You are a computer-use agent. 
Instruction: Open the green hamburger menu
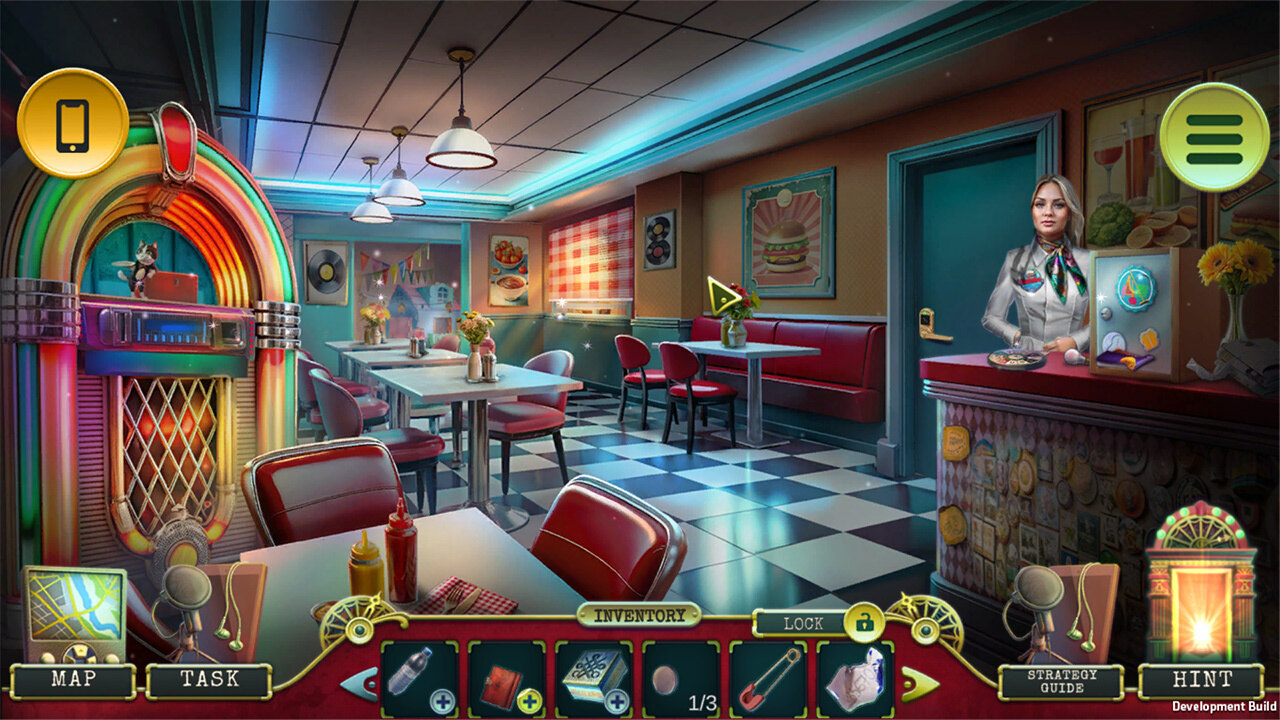[x=1214, y=137]
